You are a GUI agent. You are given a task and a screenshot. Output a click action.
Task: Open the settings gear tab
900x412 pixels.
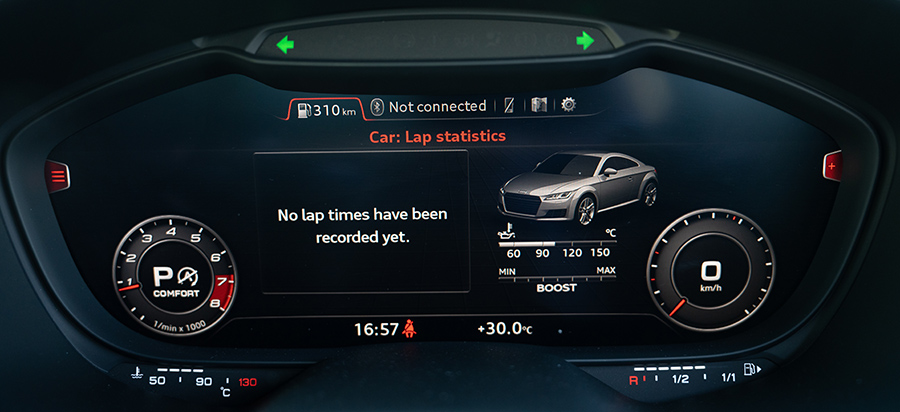tap(568, 104)
